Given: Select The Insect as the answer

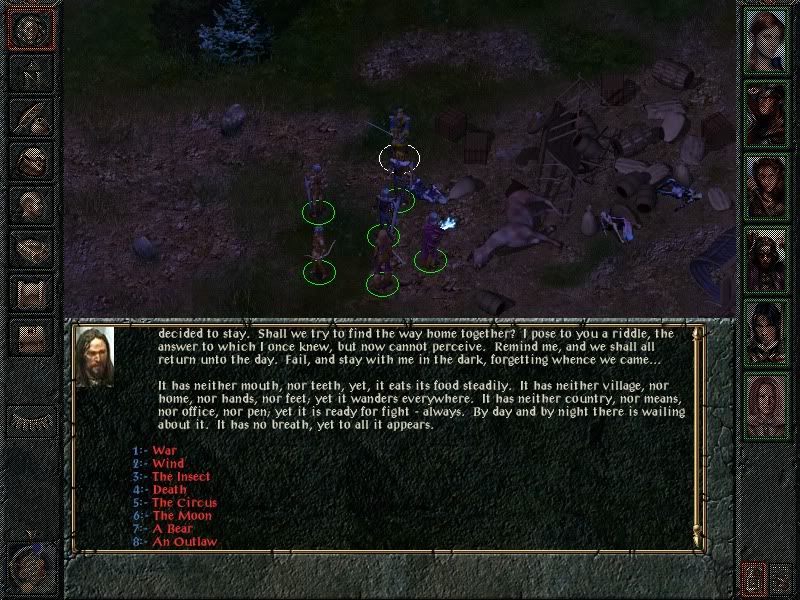Looking at the screenshot, I should pos(181,477).
